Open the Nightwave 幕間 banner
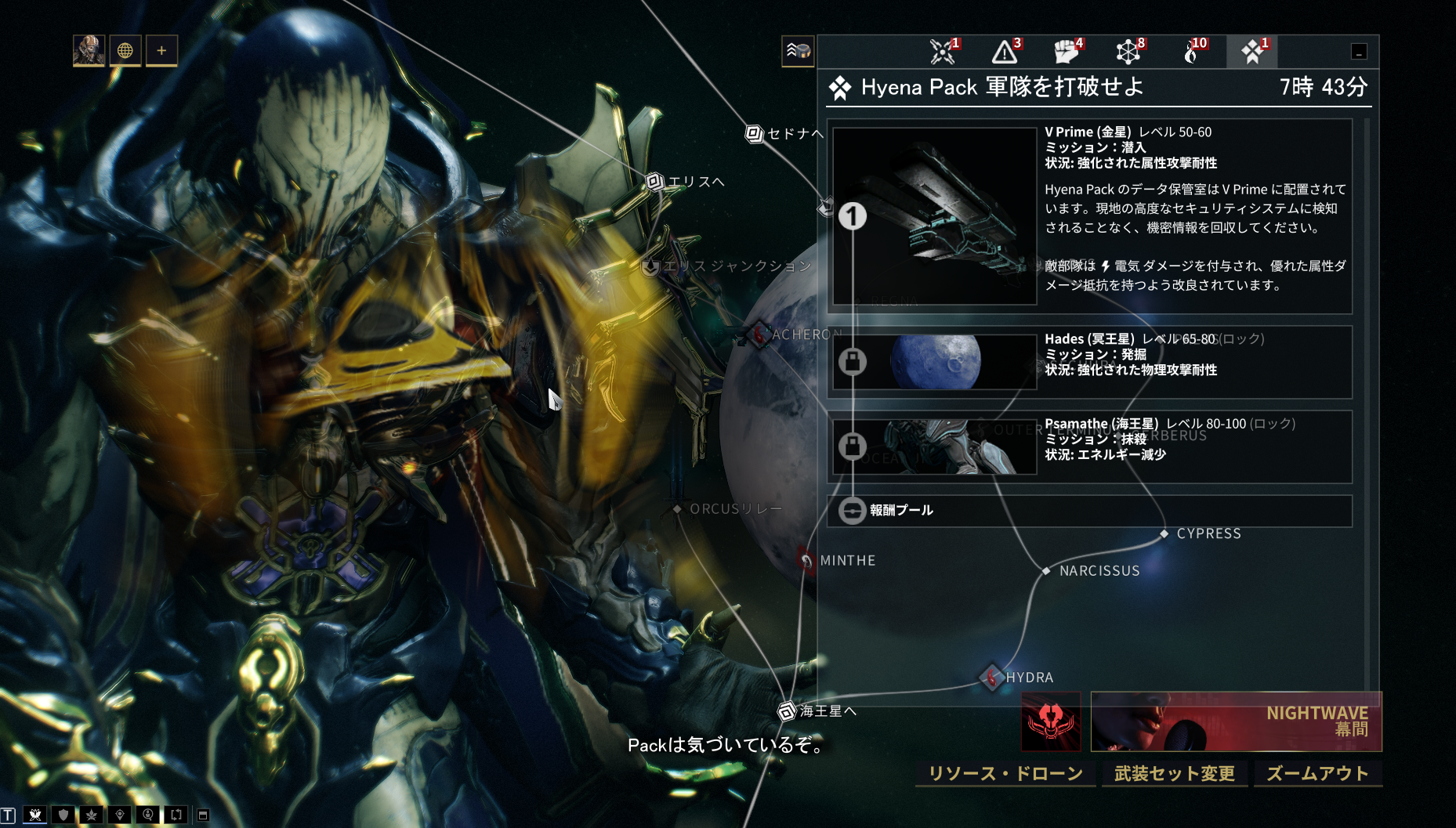 coord(1236,721)
